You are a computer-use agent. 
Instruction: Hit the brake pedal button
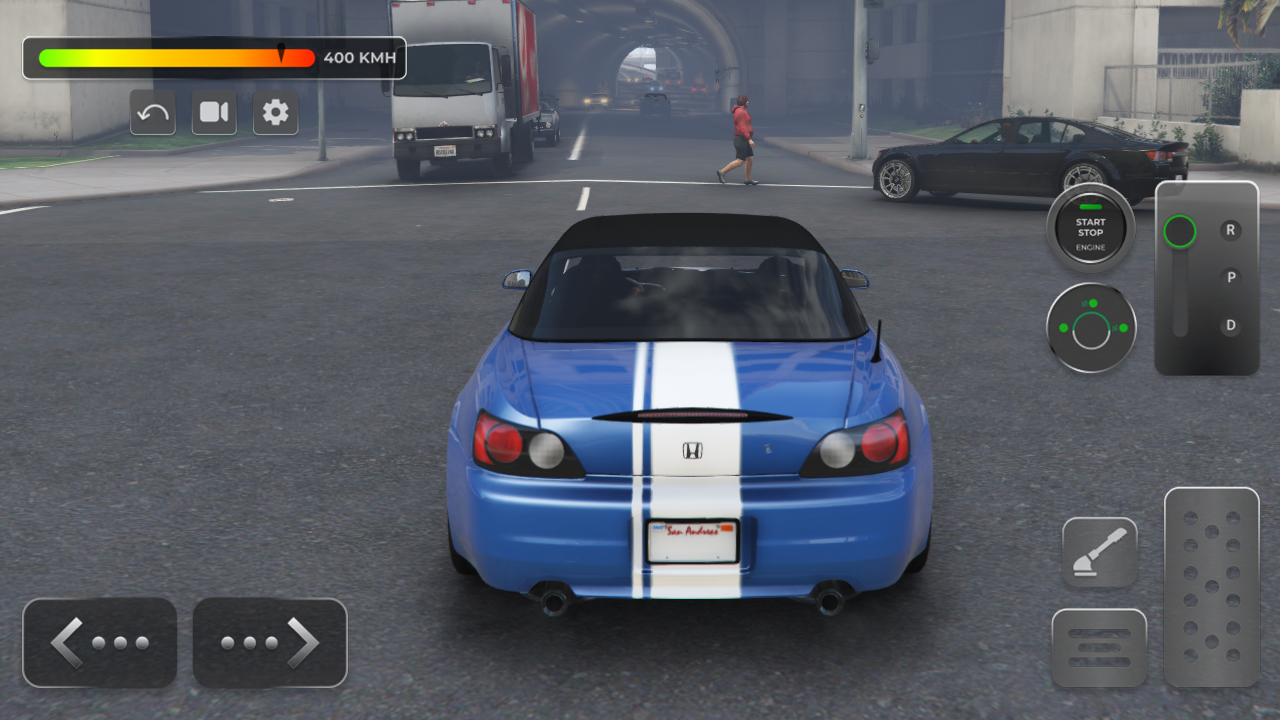[1099, 648]
